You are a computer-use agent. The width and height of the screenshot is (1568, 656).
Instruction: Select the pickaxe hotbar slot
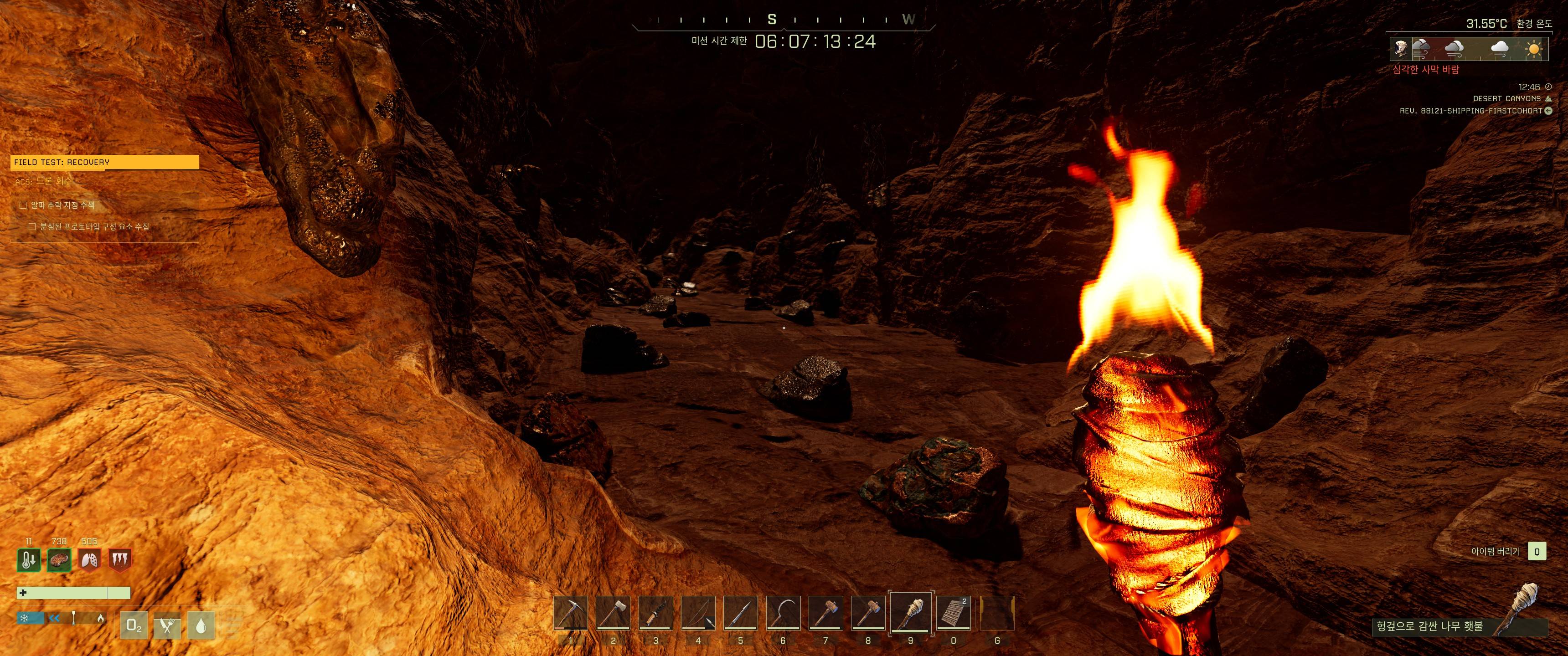pyautogui.click(x=570, y=613)
